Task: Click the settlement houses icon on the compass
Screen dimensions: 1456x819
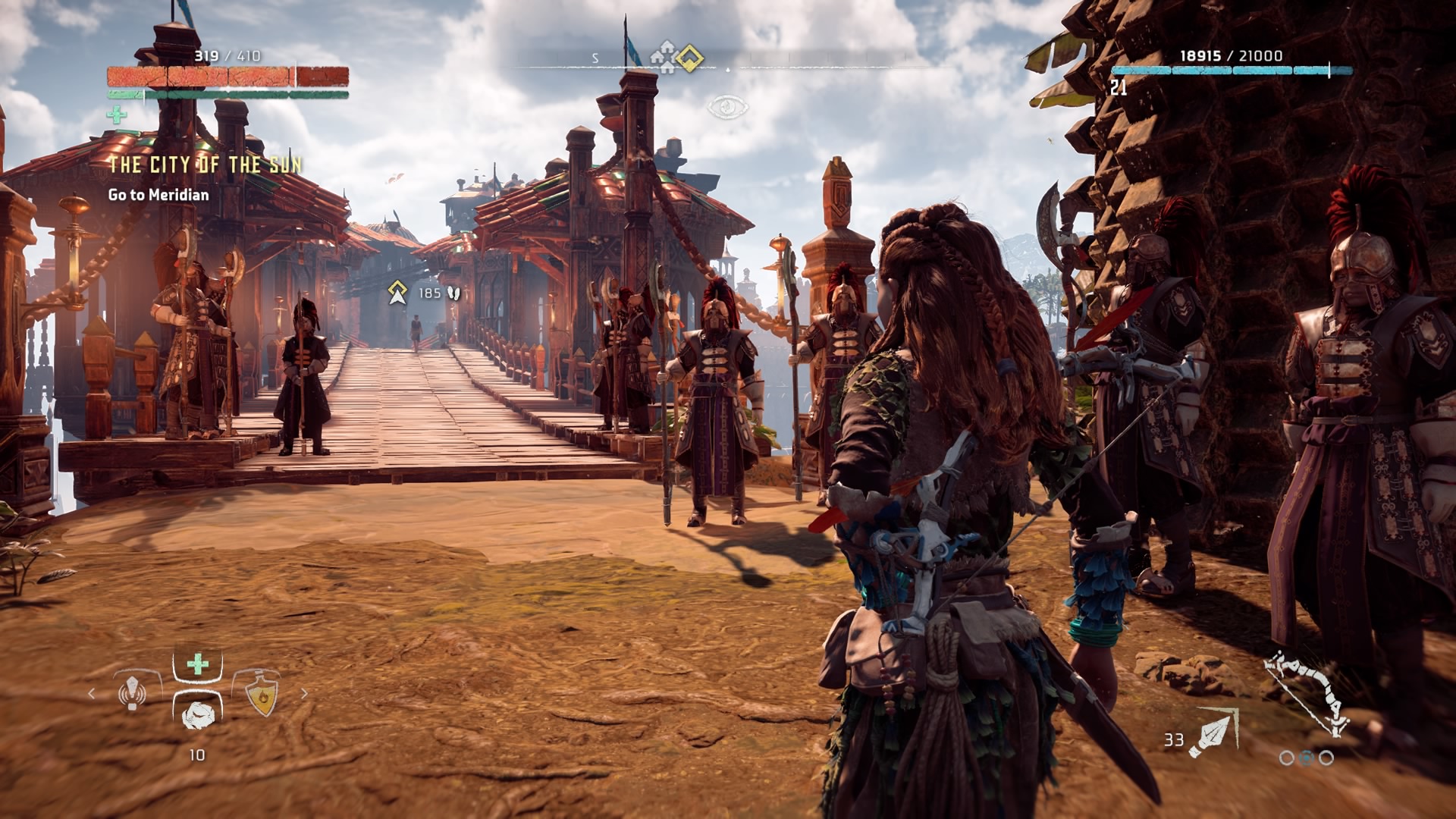Action: (665, 58)
